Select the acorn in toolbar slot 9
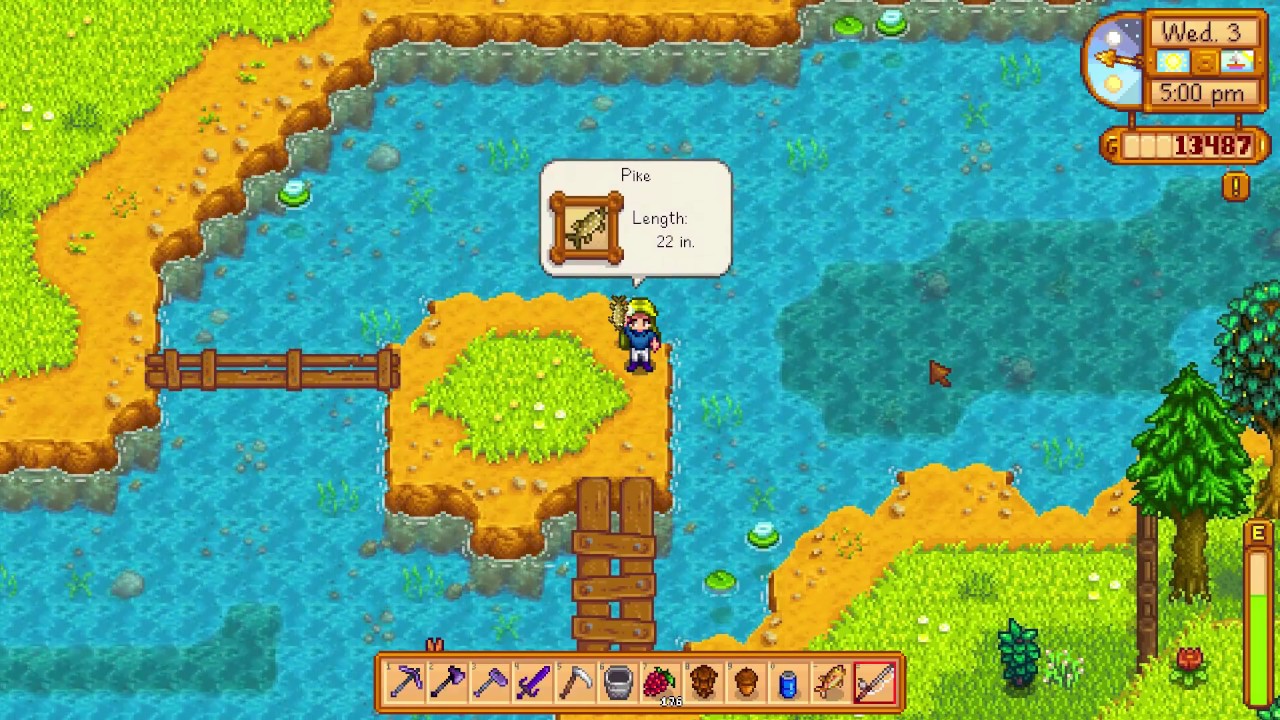Viewport: 1280px width, 720px height. tap(746, 682)
